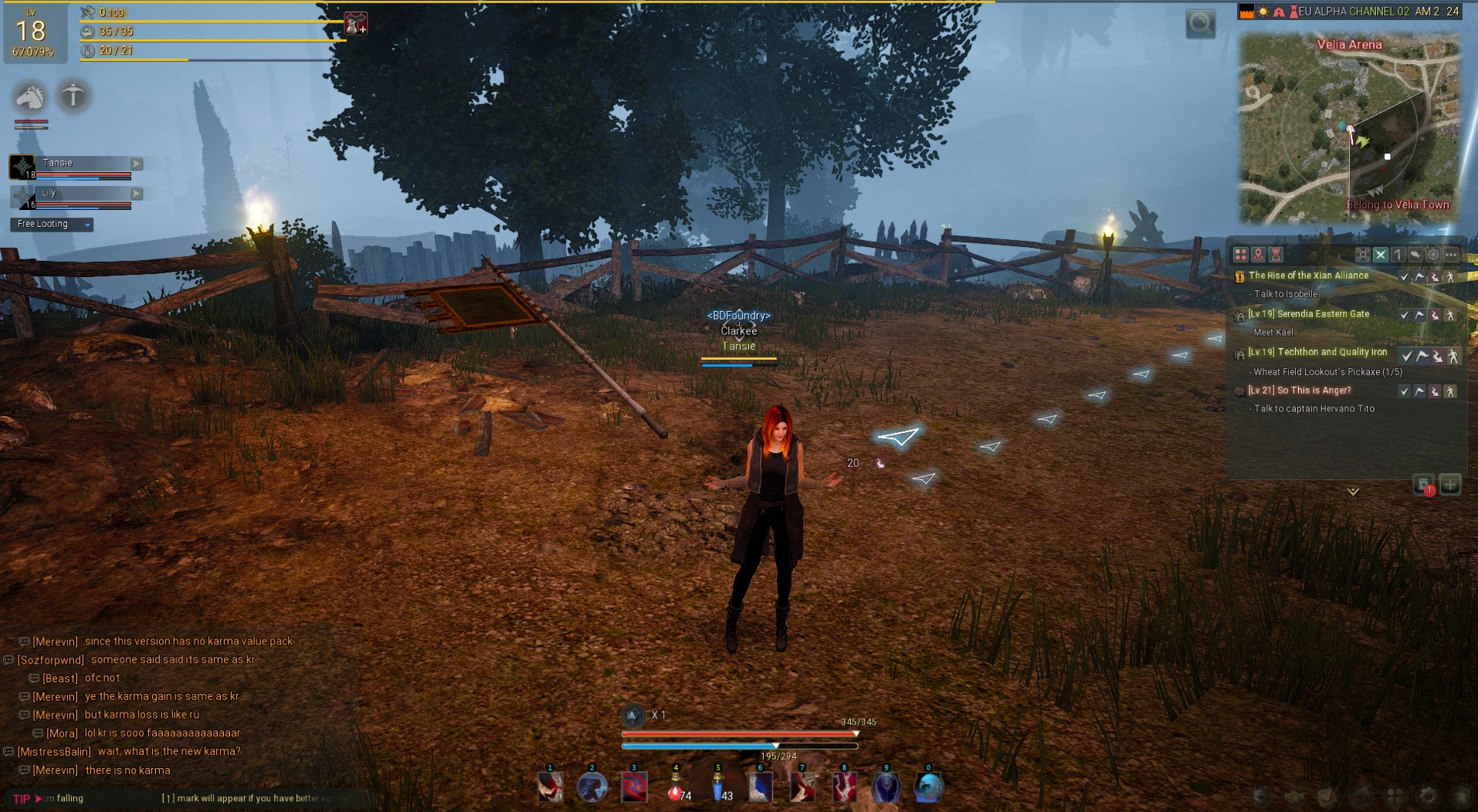The image size is (1478, 812).
Task: Click the loot bag buff icon
Action: coord(355,24)
